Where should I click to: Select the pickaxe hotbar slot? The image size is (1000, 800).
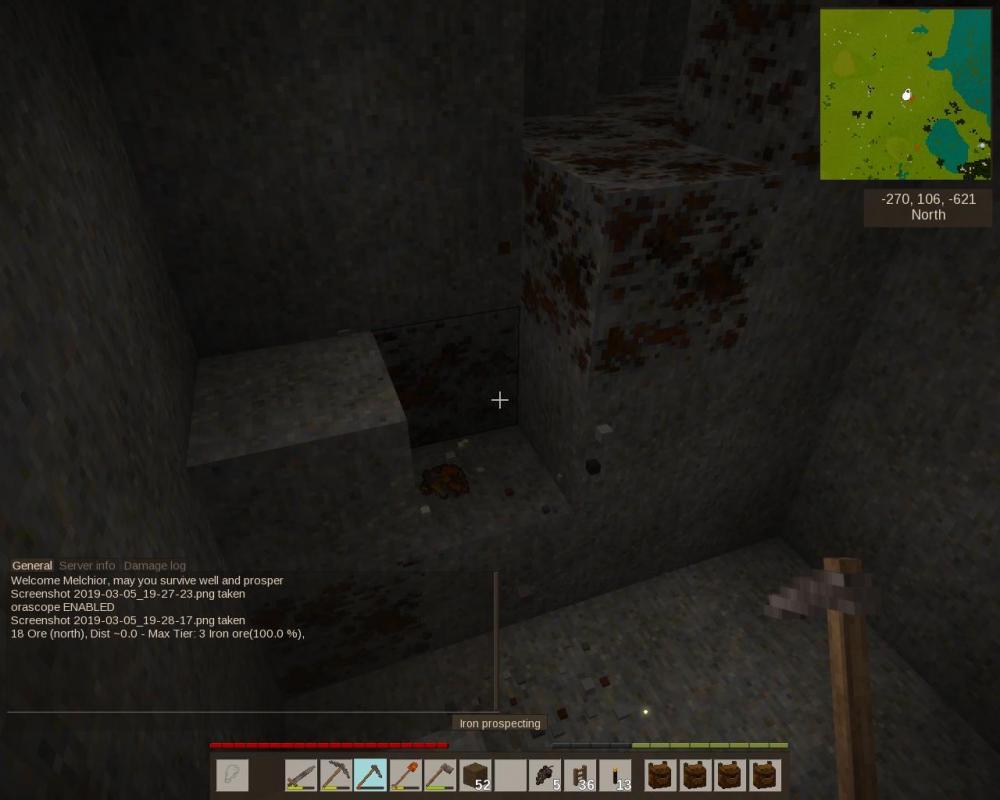(336, 776)
